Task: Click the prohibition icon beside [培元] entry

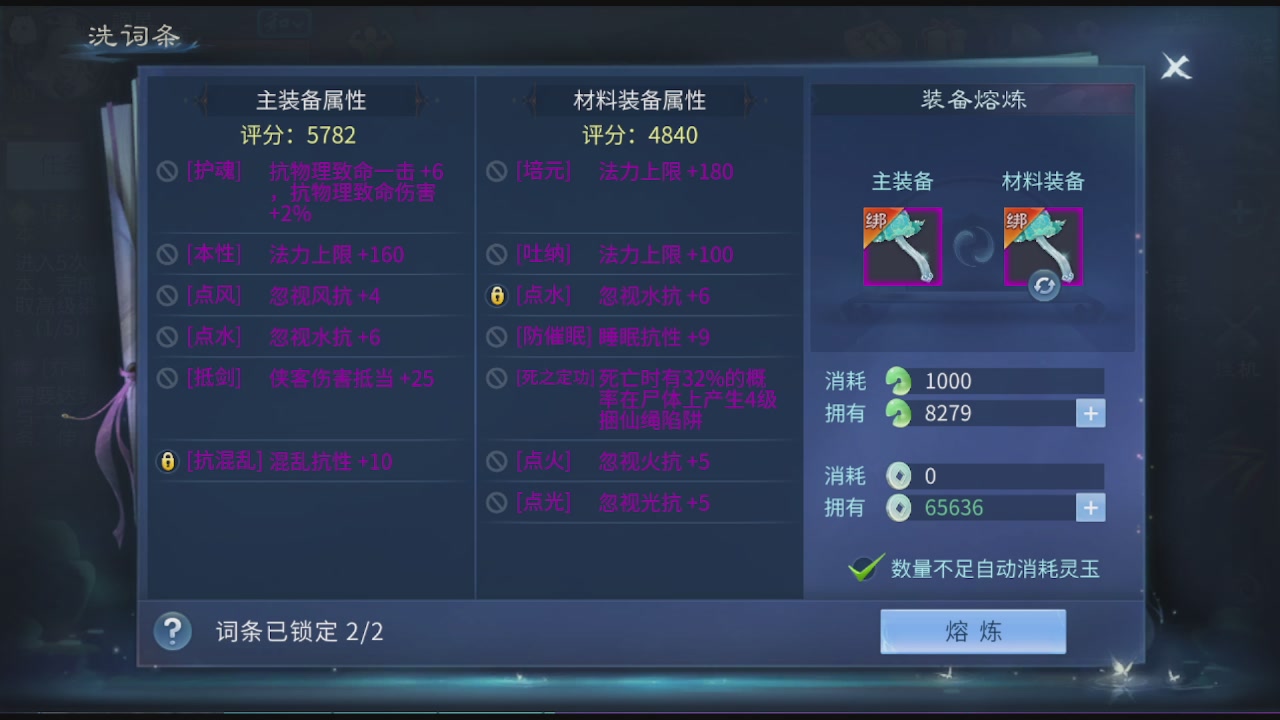Action: [x=497, y=171]
